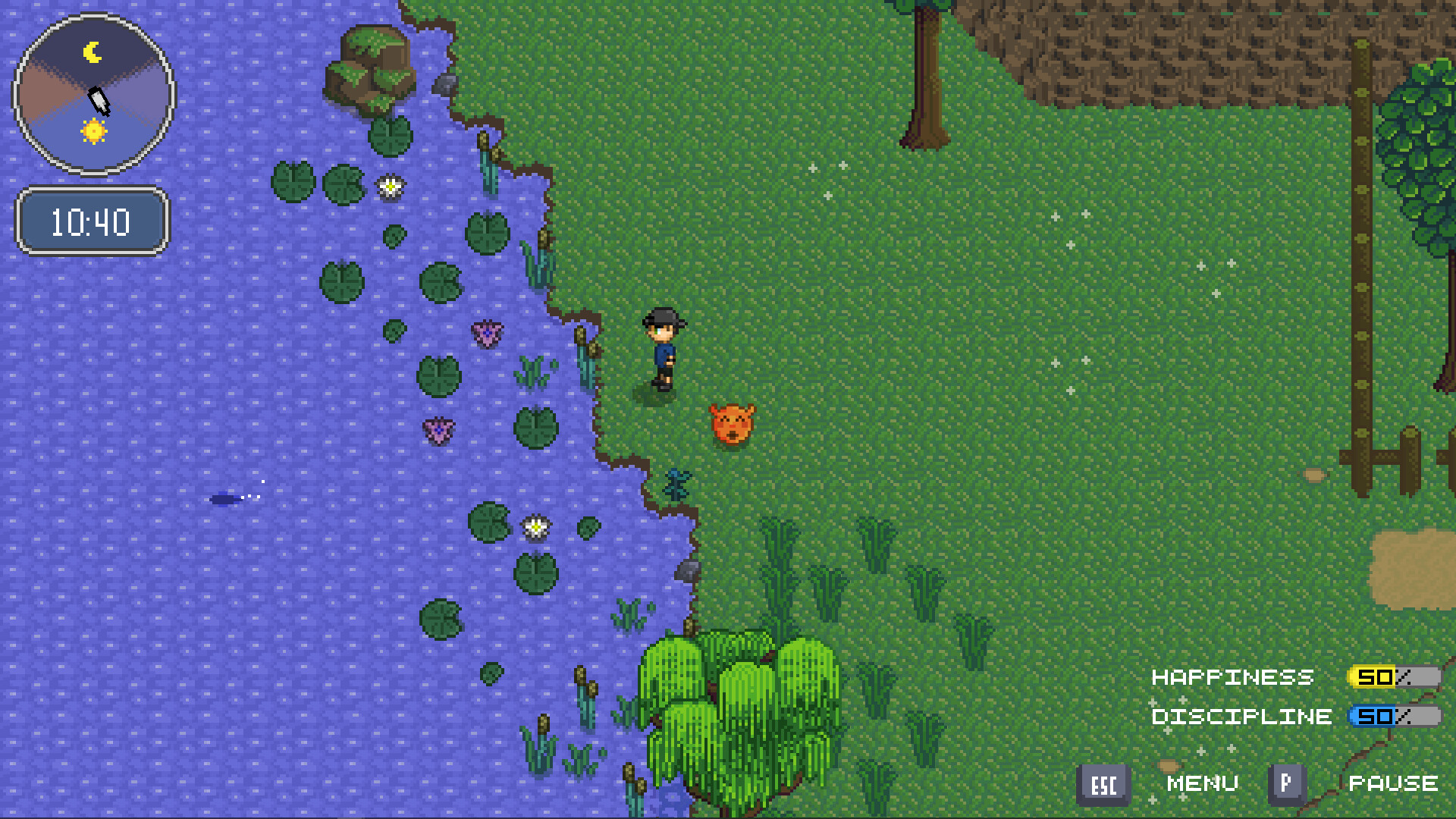This screenshot has height=819, width=1456.
Task: Click the clock hand on the dial
Action: (x=99, y=100)
